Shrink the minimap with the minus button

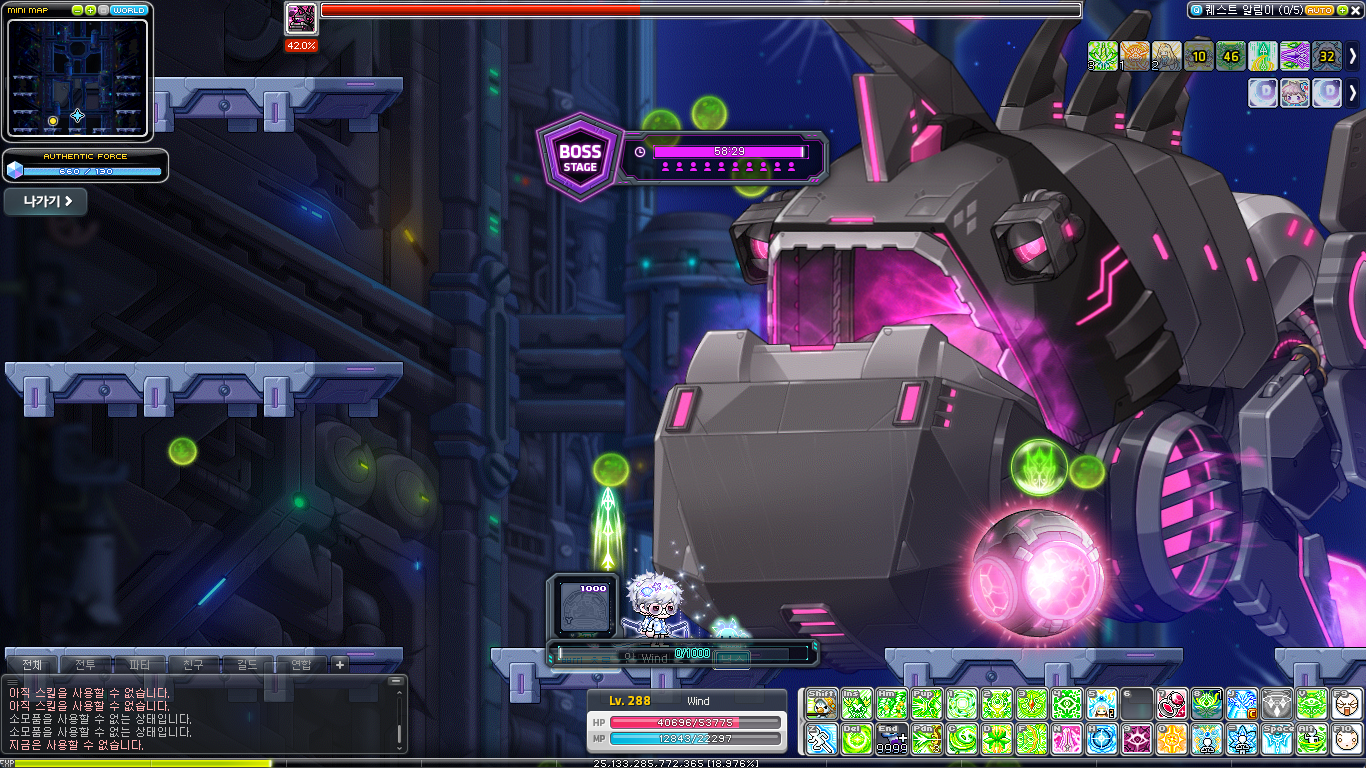[x=78, y=10]
